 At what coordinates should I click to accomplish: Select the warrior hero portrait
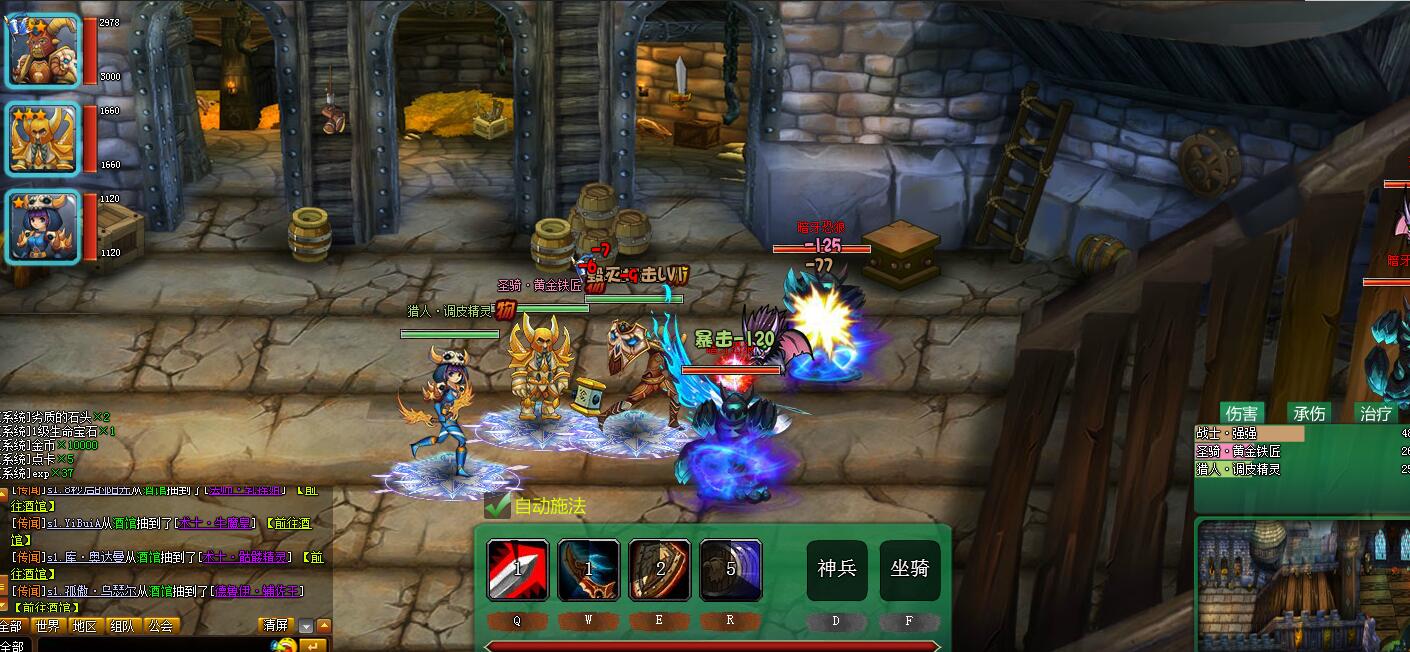point(43,51)
